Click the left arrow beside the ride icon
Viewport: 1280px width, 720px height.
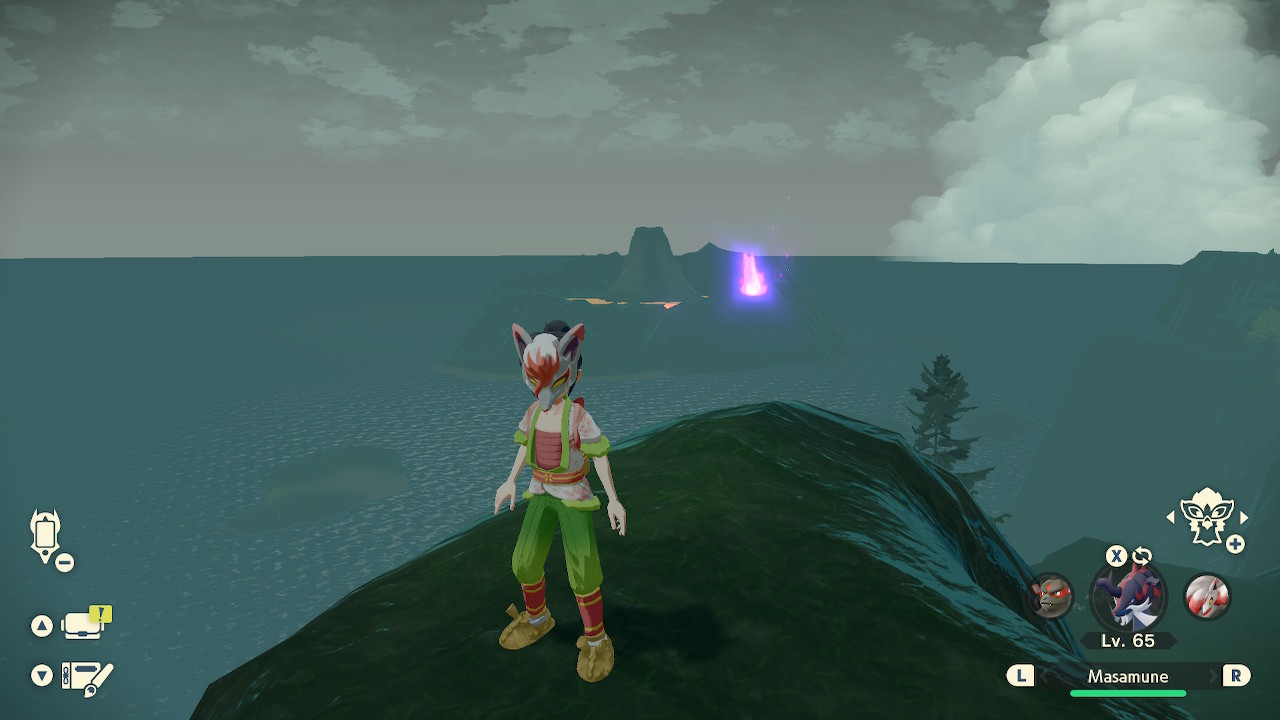pyautogui.click(x=1171, y=517)
